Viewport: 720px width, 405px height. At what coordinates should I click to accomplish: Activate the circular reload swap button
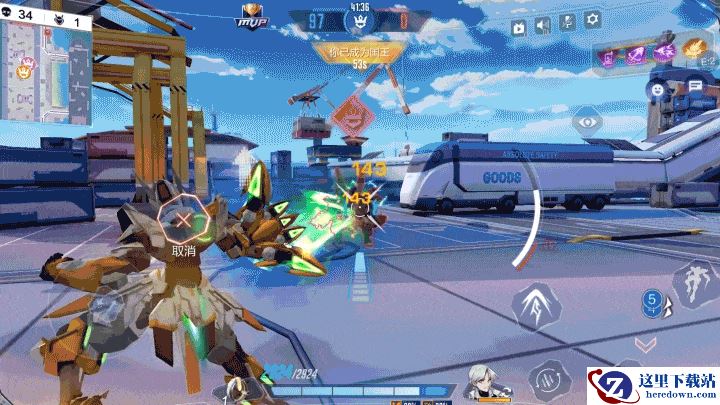[548, 378]
